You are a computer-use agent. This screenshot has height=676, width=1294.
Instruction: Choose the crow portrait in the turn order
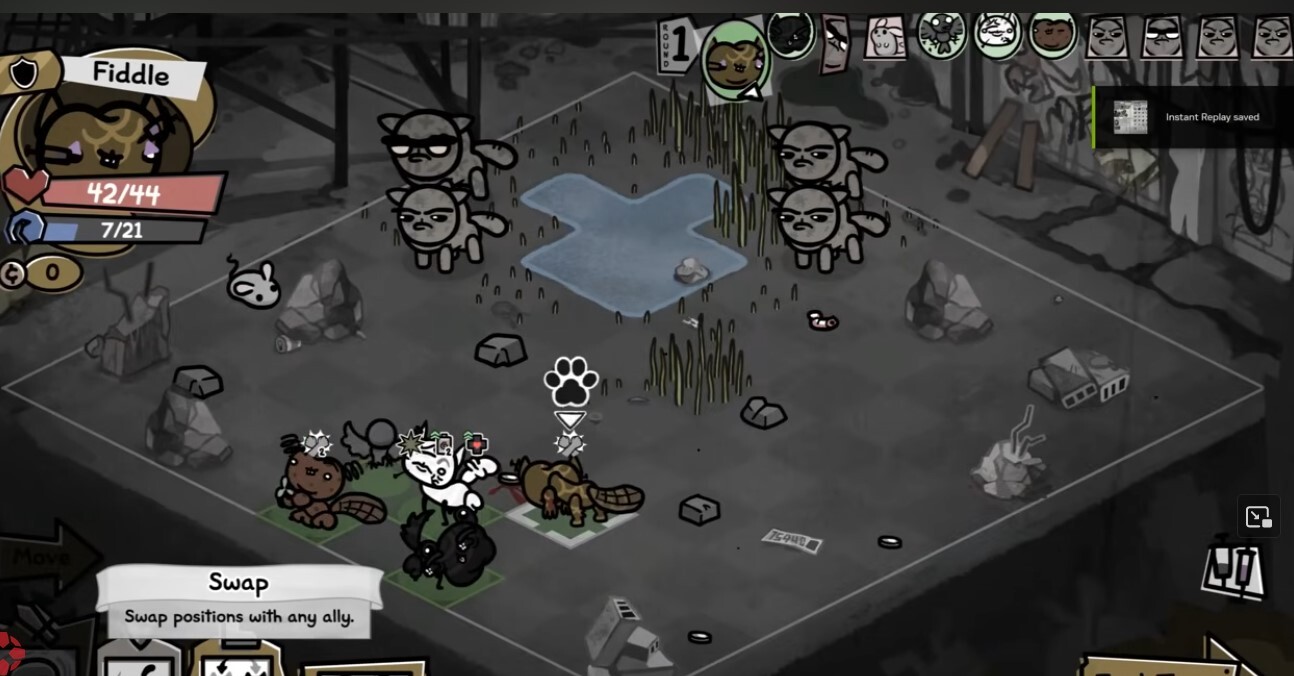point(940,37)
